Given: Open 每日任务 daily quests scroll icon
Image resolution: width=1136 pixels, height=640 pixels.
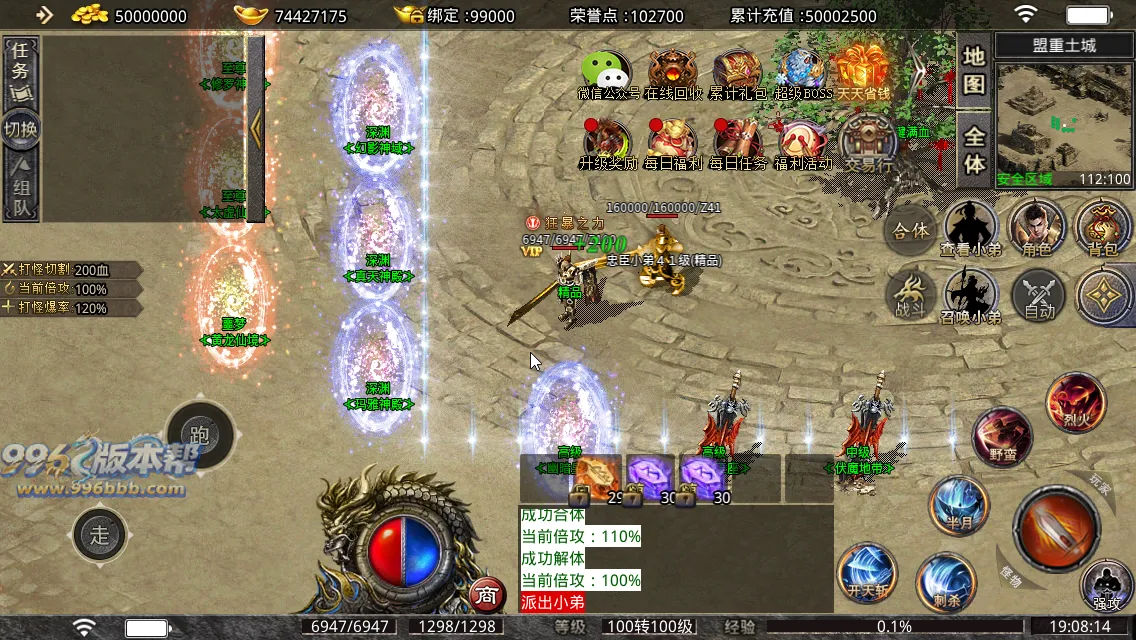Looking at the screenshot, I should [x=738, y=143].
